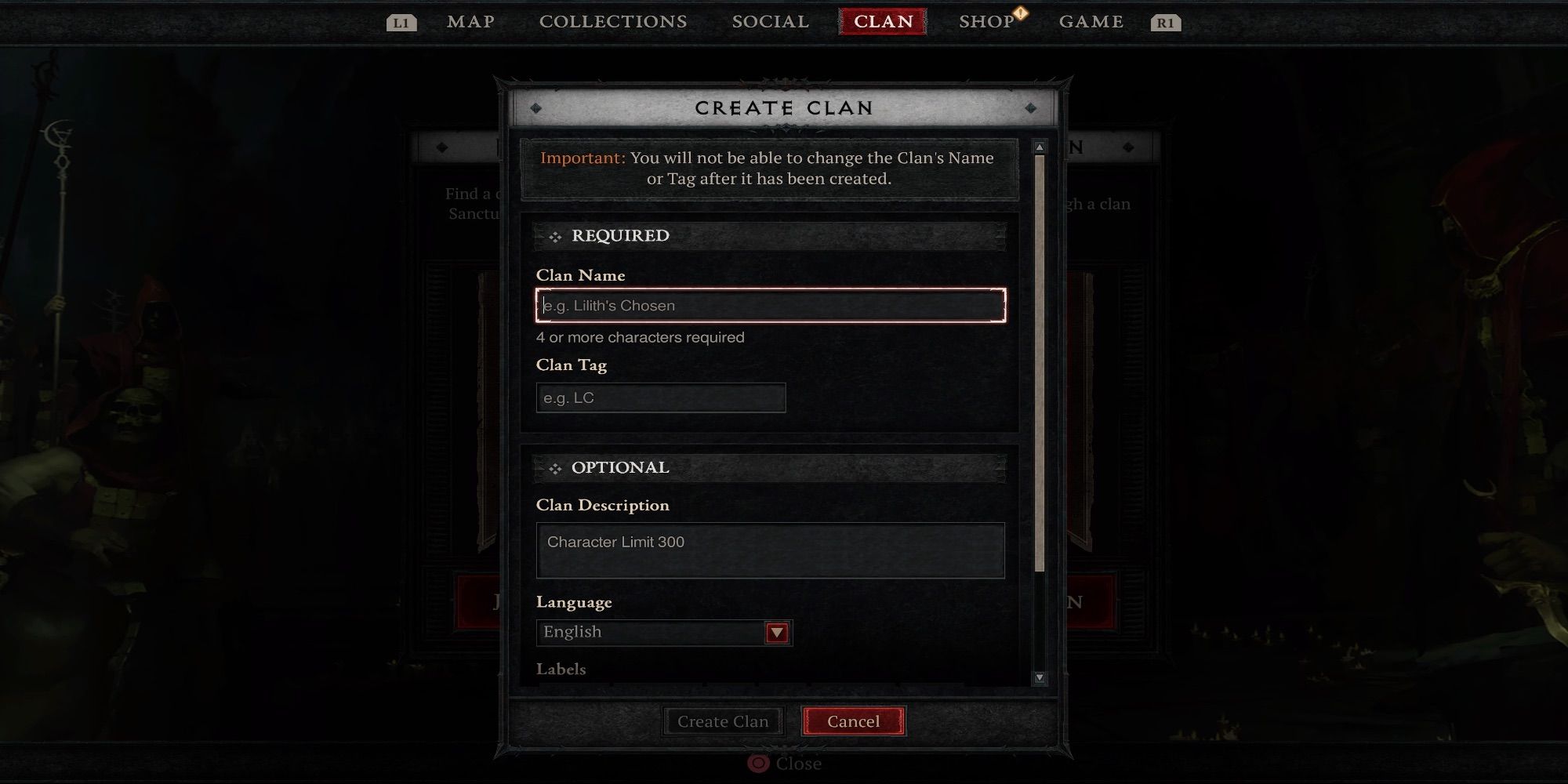Click the L1 shoulder button icon
1568x784 pixels.
pos(401,23)
